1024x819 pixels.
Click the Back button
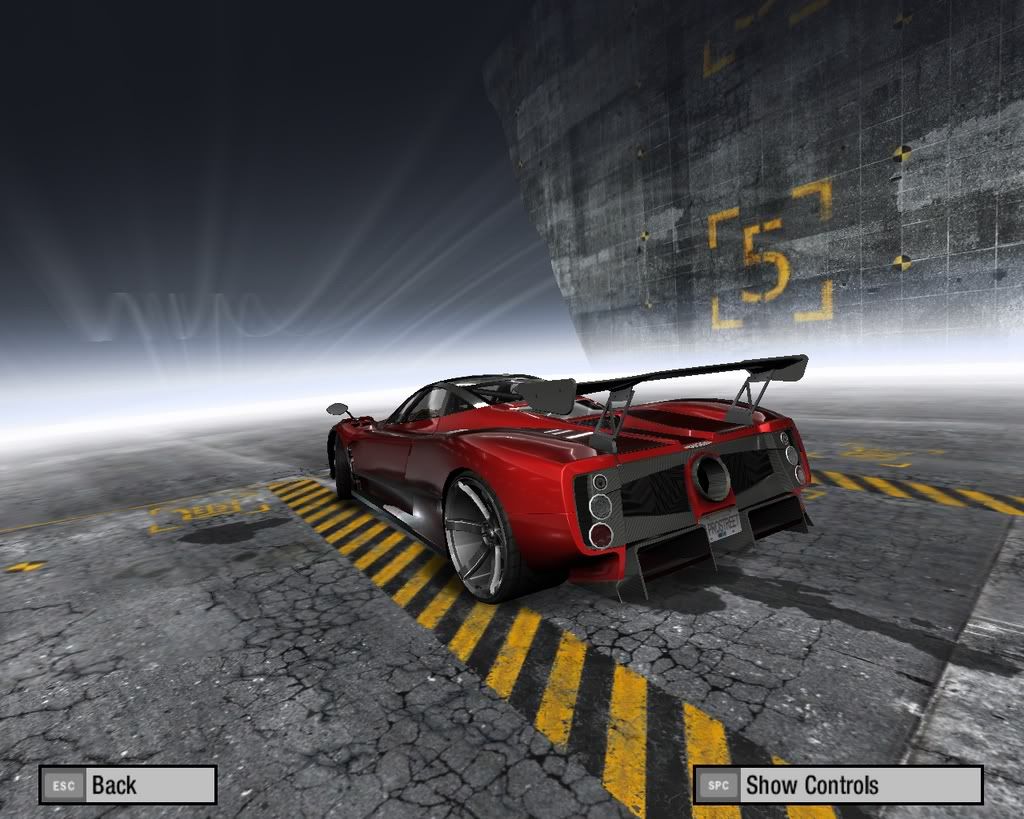point(128,785)
